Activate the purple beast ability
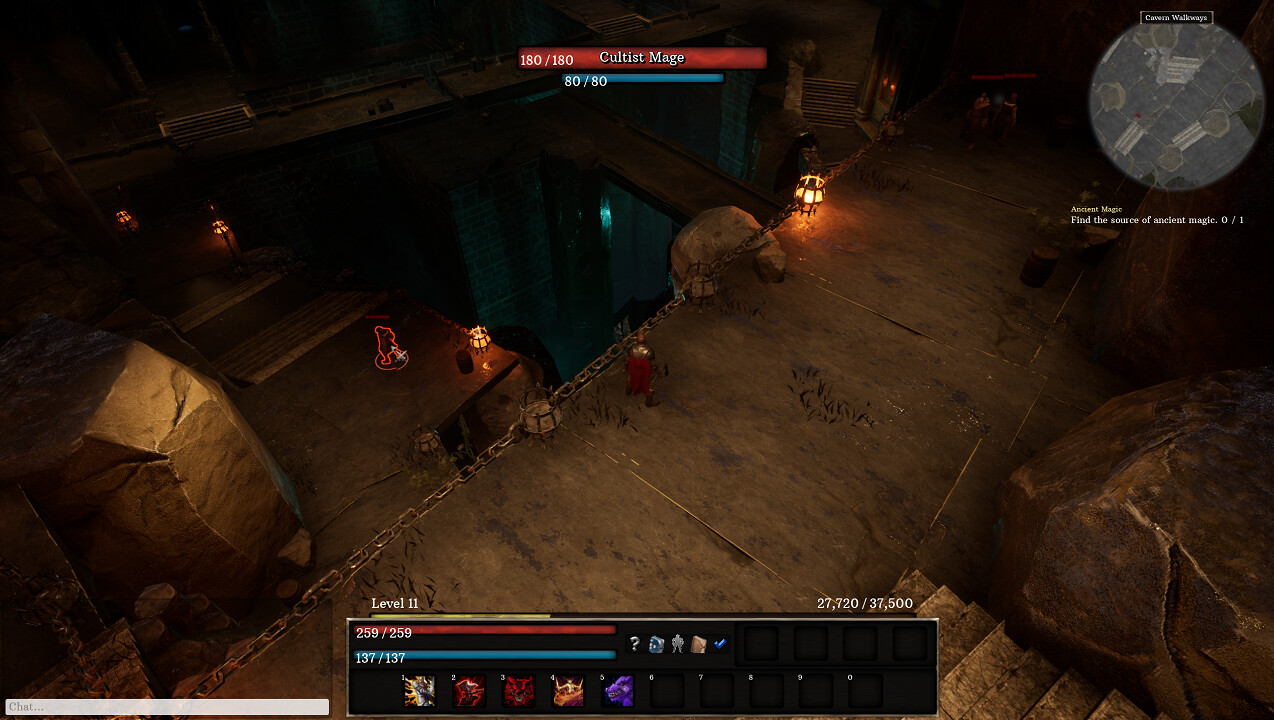 coord(619,691)
